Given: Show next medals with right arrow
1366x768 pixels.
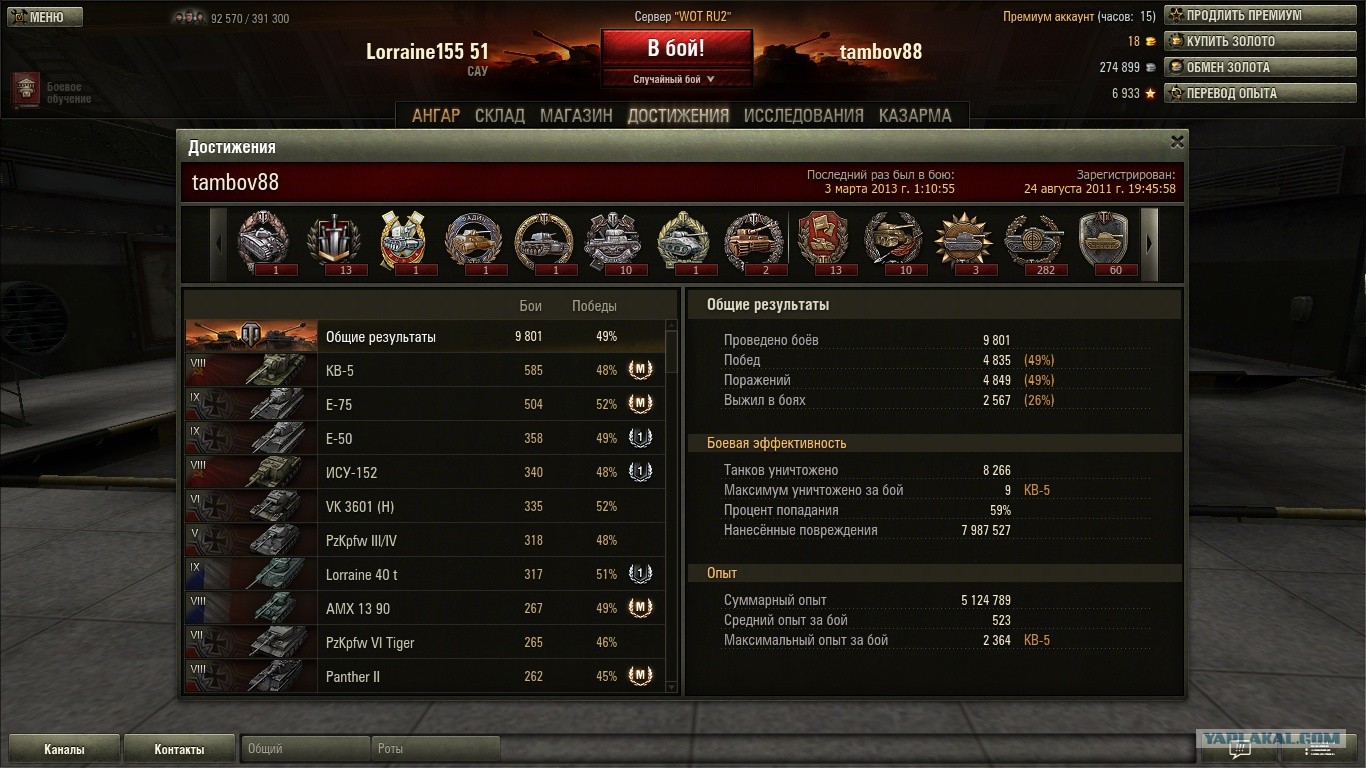Looking at the screenshot, I should click(1149, 243).
